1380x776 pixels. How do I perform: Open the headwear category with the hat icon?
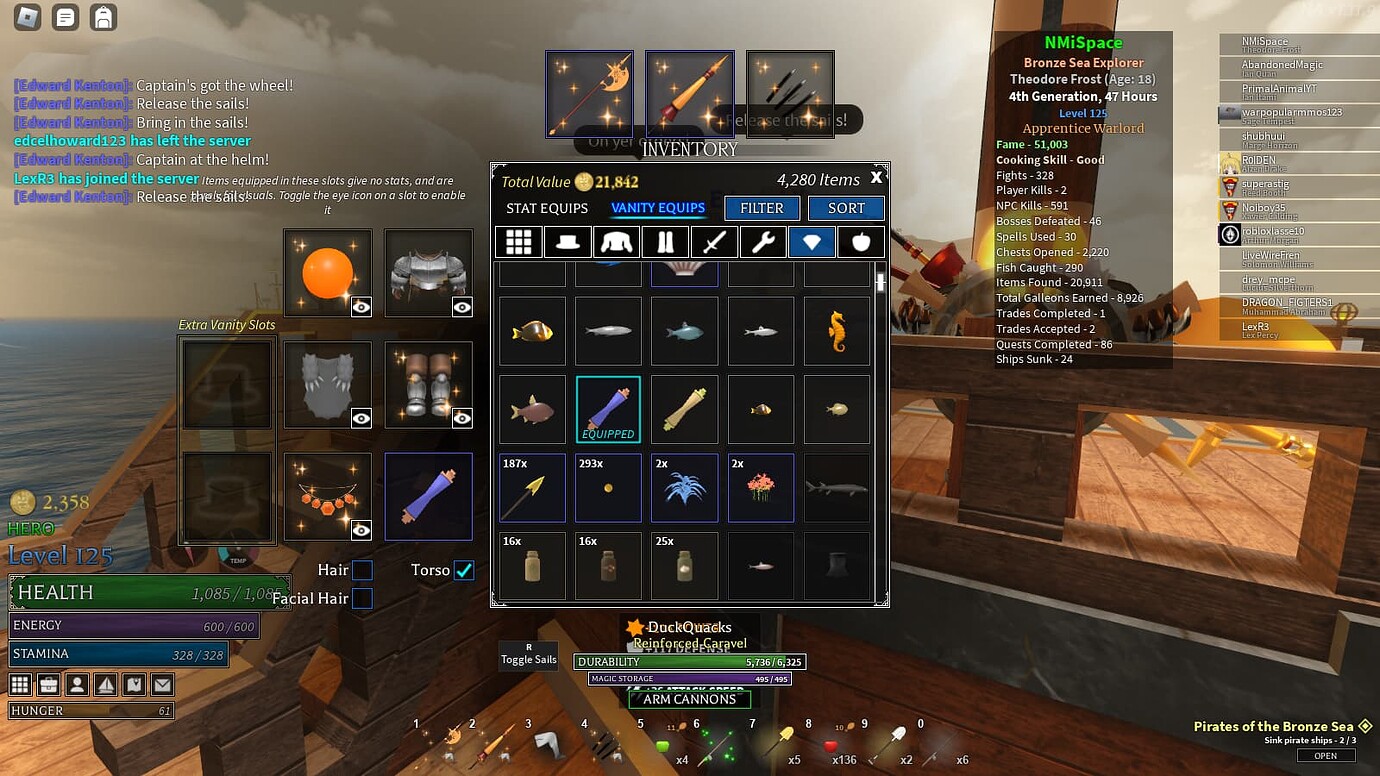[x=567, y=241]
